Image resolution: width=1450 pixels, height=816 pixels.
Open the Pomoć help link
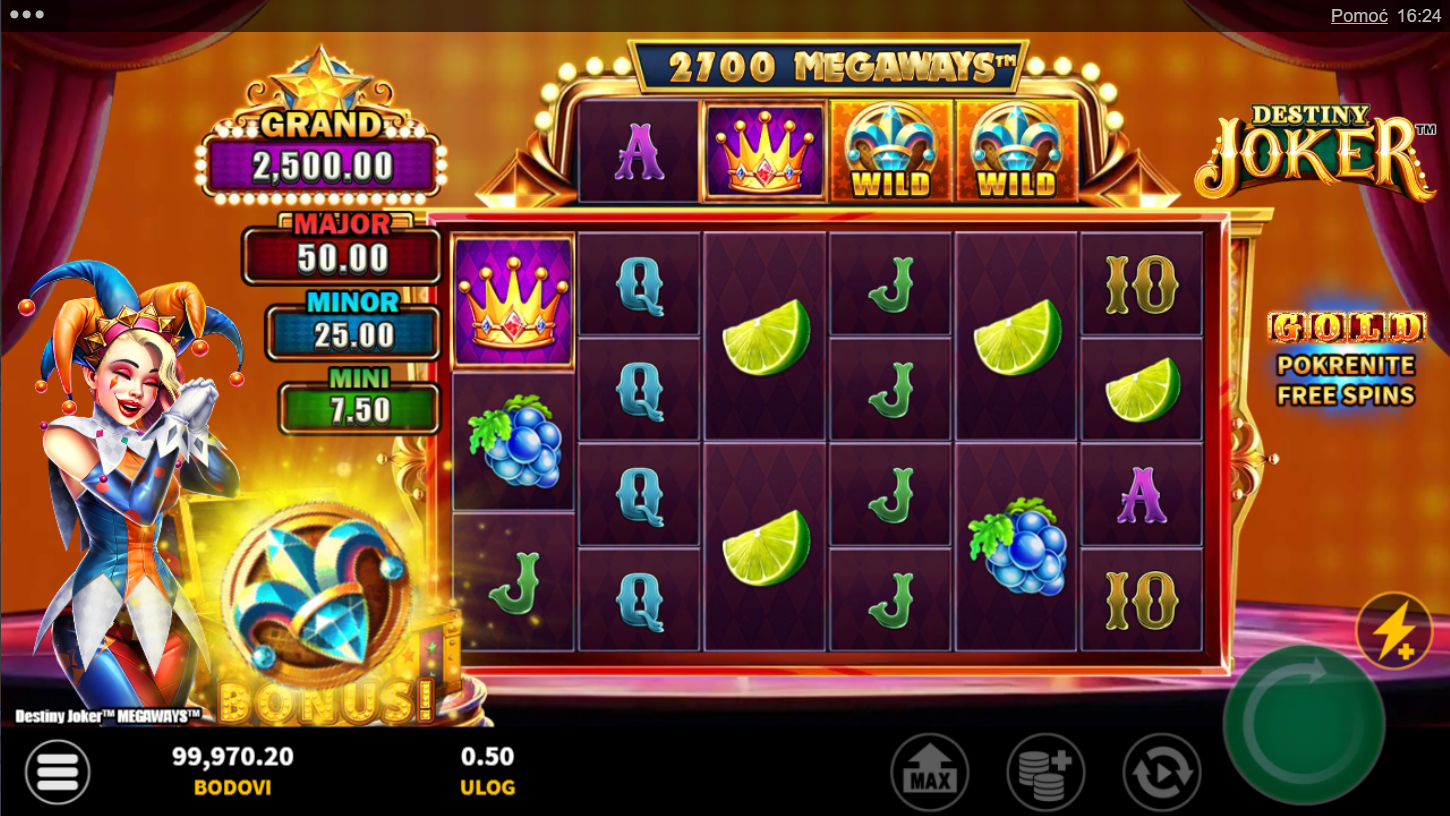[x=1359, y=16]
